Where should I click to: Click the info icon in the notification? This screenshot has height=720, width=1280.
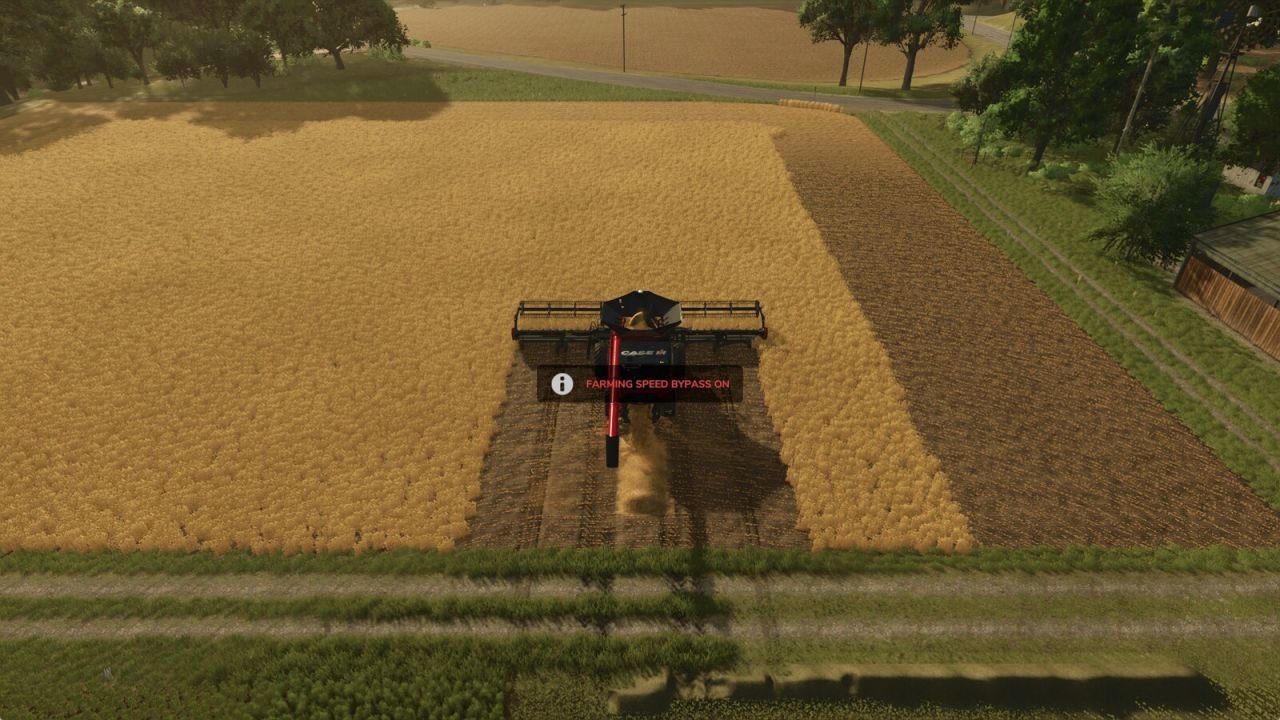coord(563,382)
